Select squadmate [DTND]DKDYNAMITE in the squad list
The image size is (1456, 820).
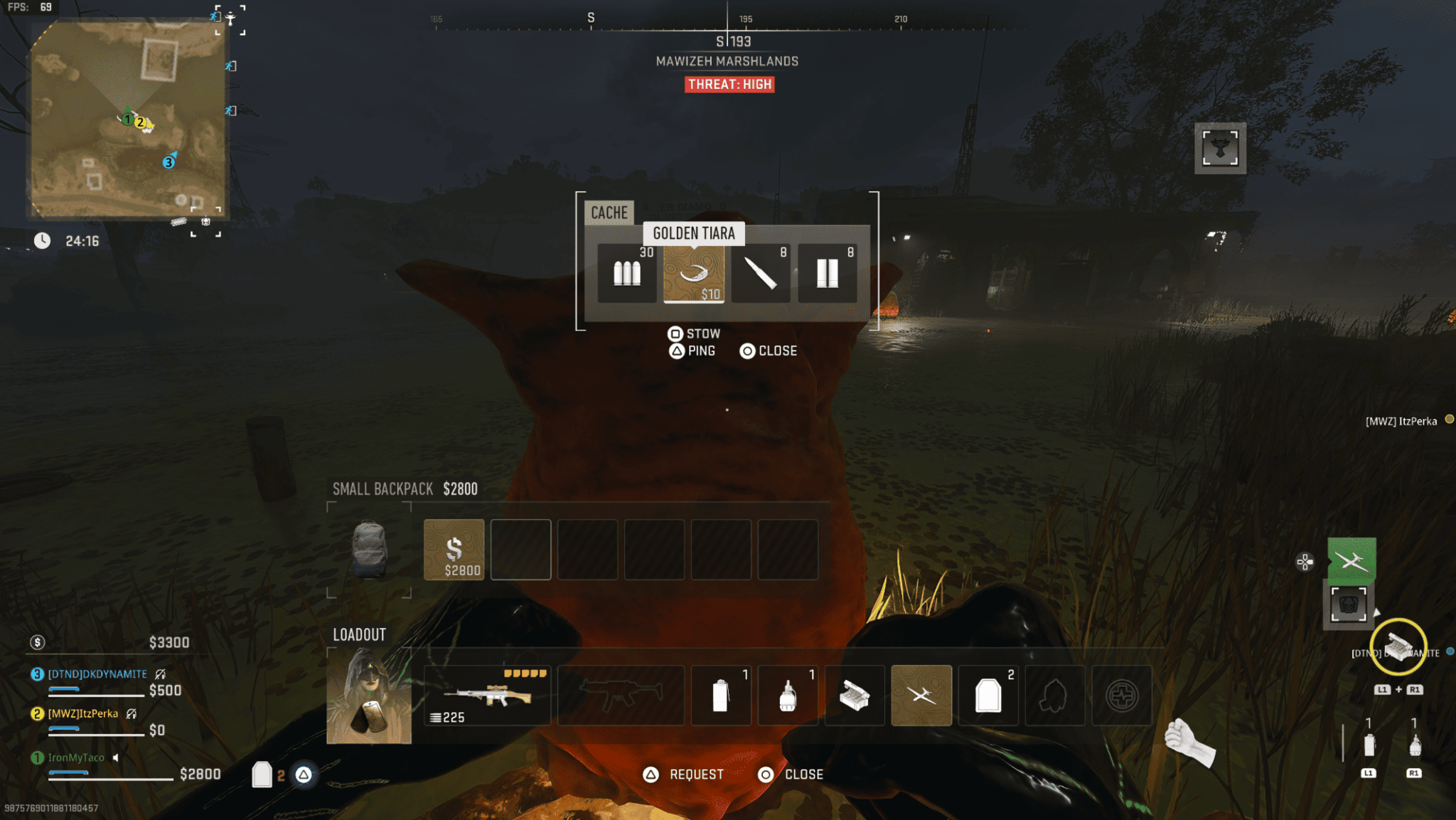[x=97, y=674]
